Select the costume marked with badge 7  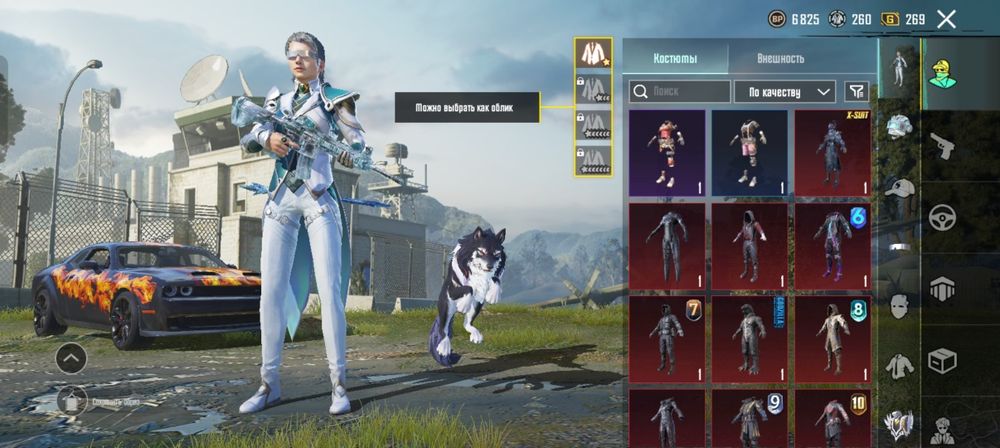click(x=667, y=339)
